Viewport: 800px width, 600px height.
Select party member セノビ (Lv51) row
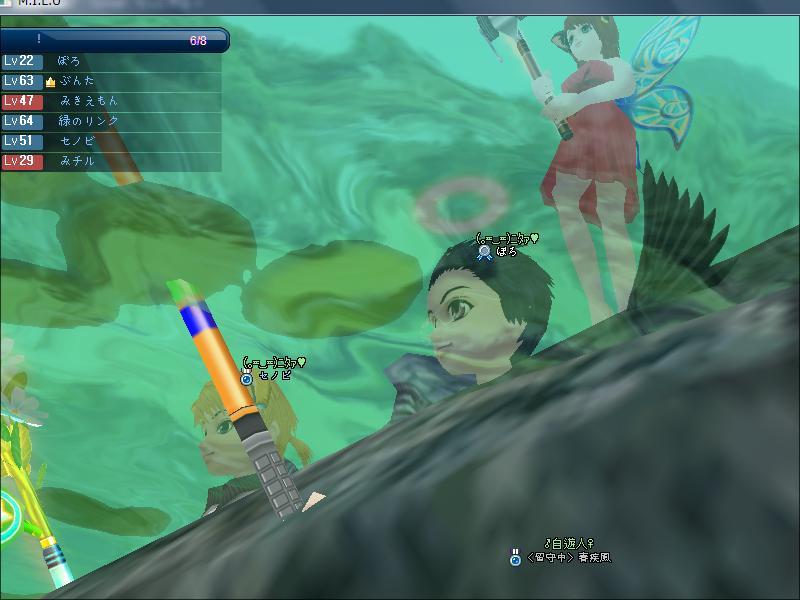click(110, 141)
